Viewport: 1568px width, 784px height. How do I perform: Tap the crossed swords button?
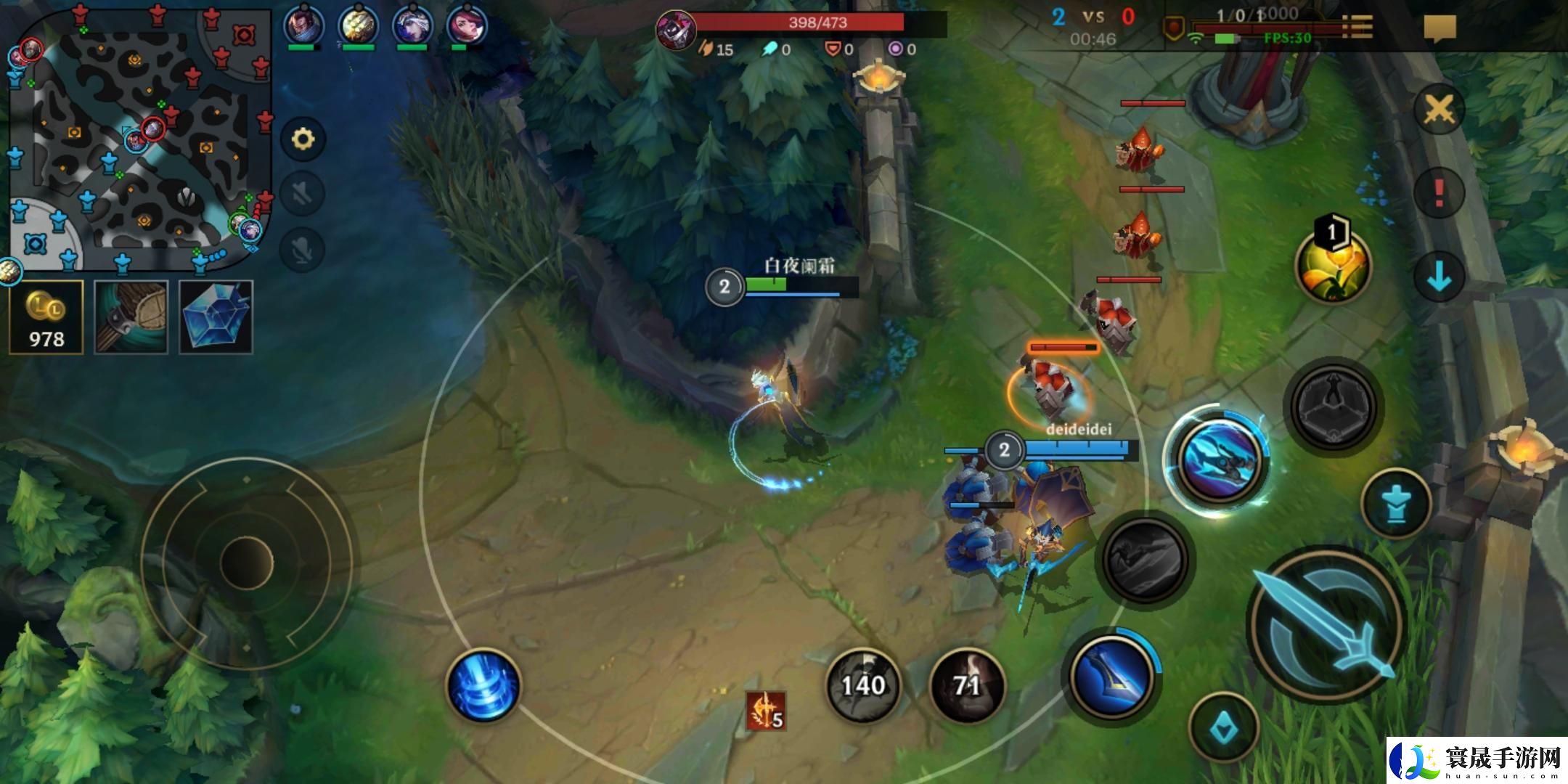coord(1439,110)
